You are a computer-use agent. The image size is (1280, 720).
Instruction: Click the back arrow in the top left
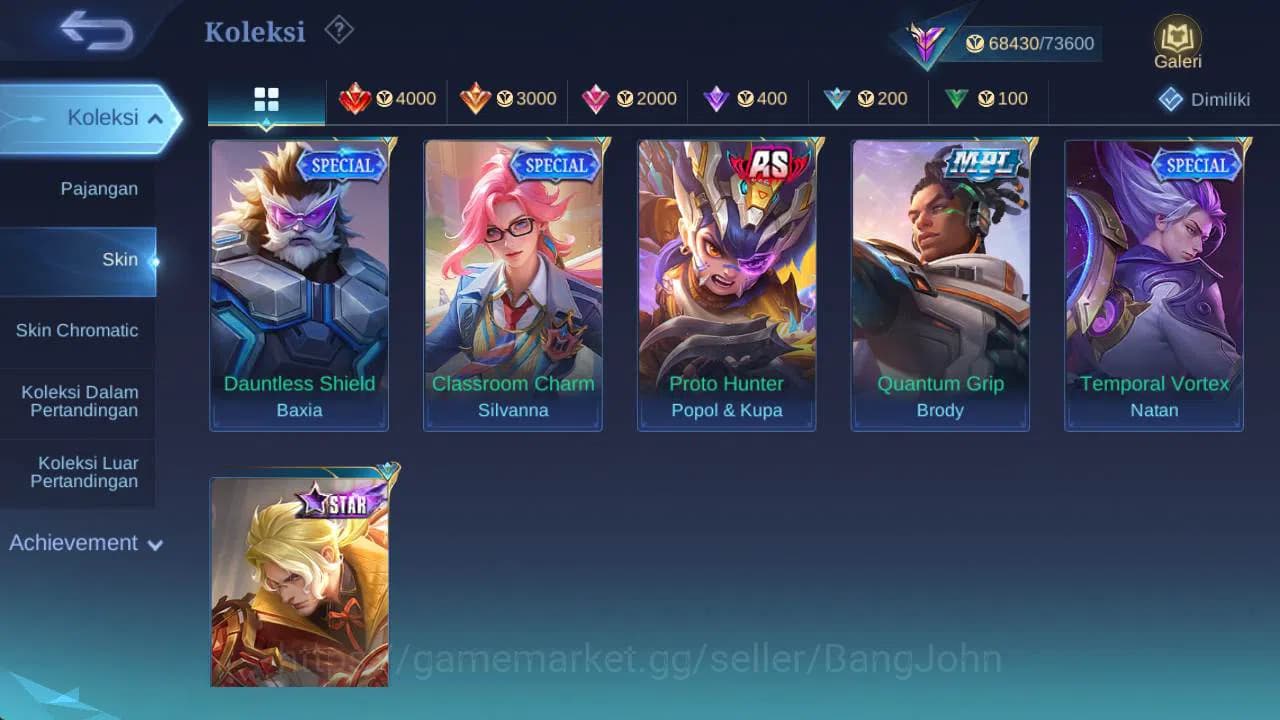pos(93,30)
